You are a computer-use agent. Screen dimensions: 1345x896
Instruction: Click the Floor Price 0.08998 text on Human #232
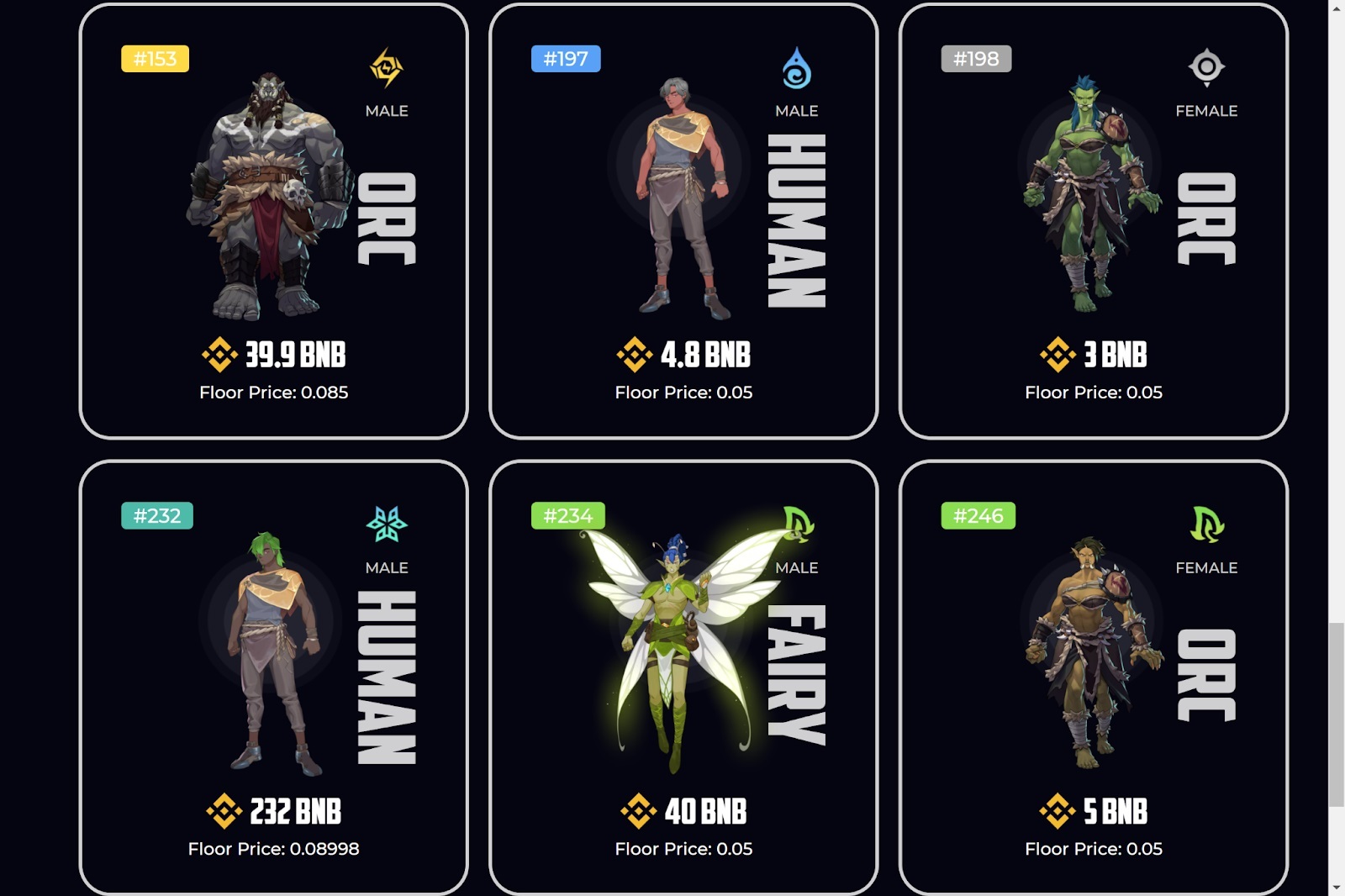click(273, 849)
